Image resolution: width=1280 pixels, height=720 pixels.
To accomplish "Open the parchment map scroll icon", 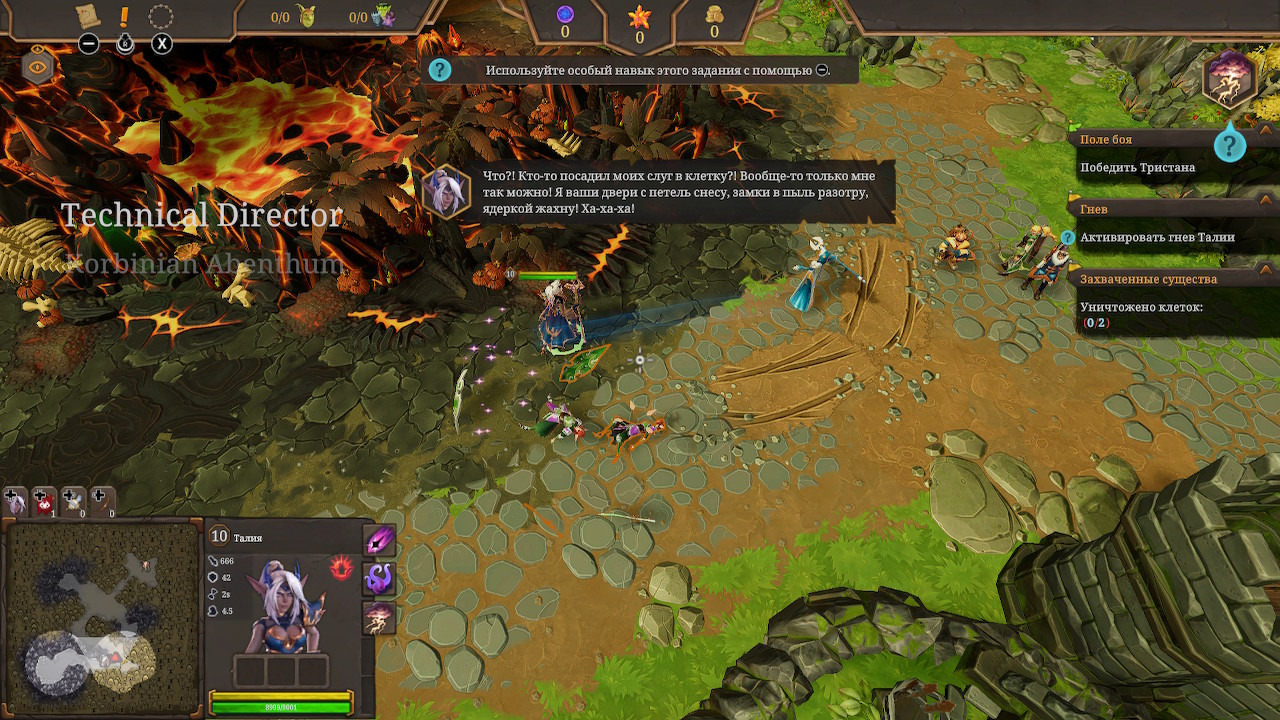I will click(88, 16).
